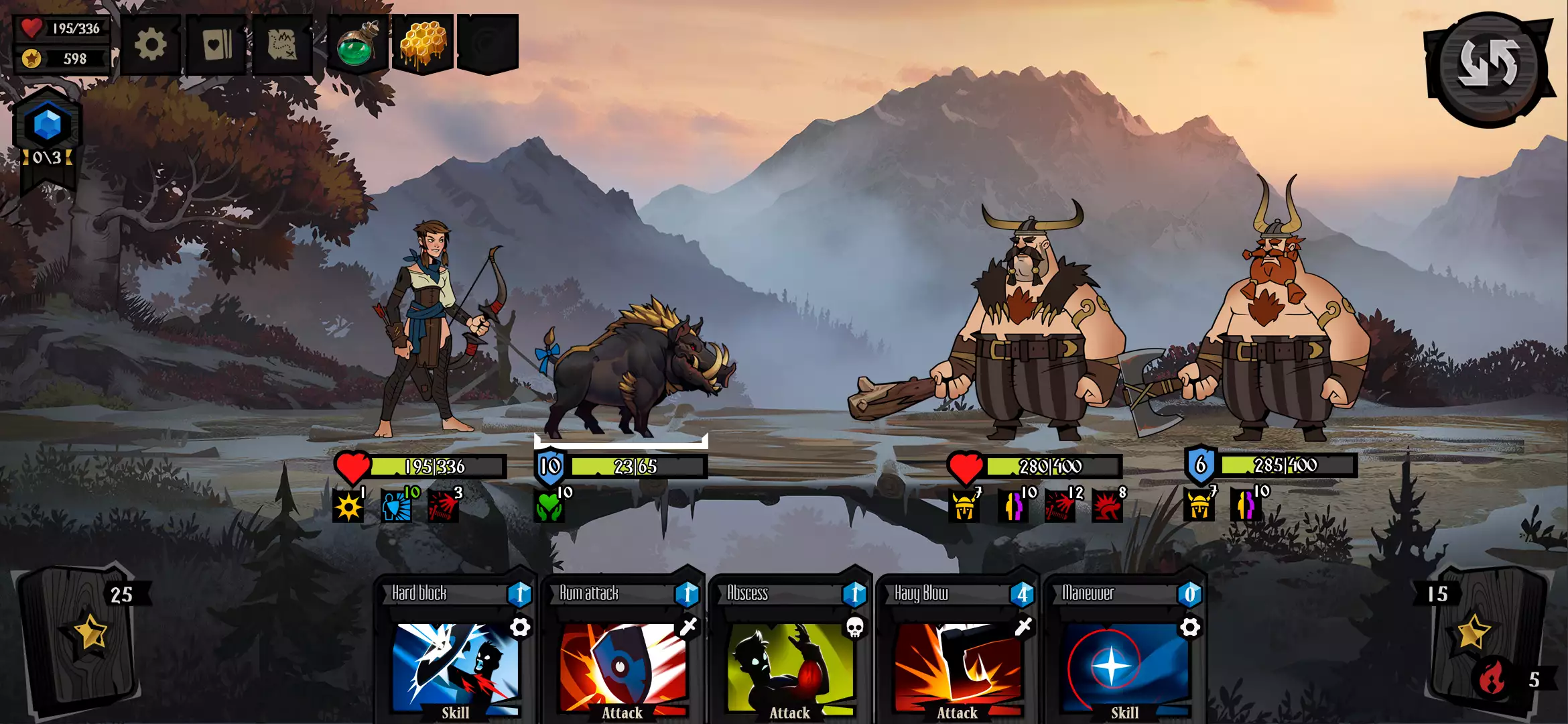The image size is (1568, 724).
Task: Select the honeycomb item slot
Action: tap(423, 44)
